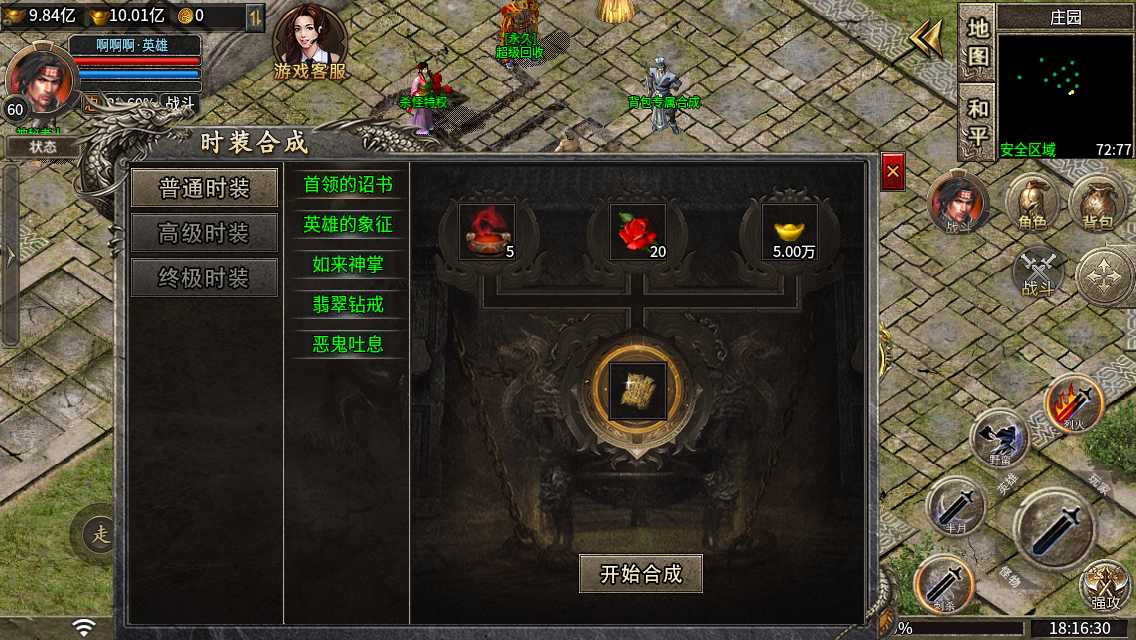Activate the 烈火 flame sword skill
Image resolution: width=1136 pixels, height=640 pixels.
tap(1073, 403)
